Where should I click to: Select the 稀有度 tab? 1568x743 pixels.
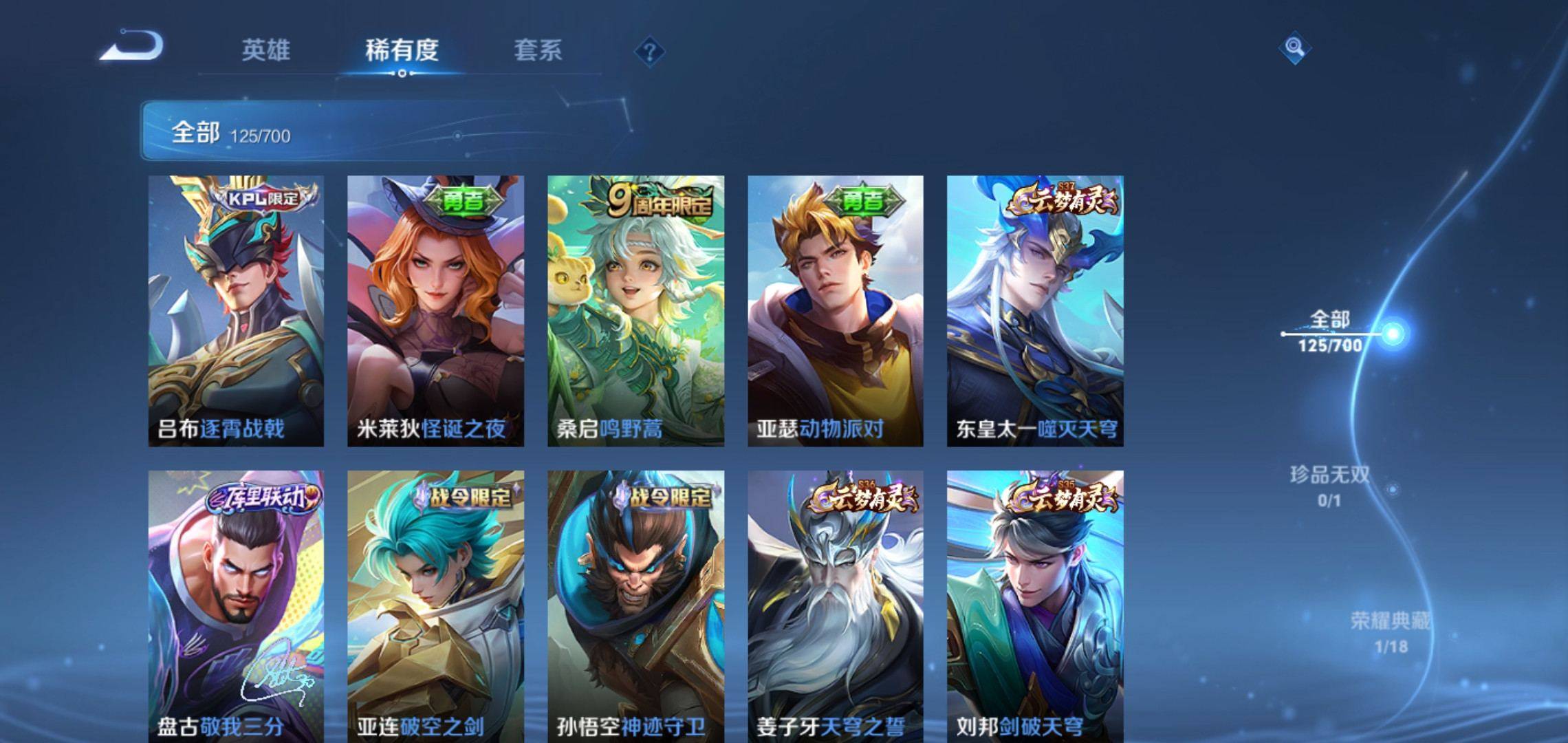(x=402, y=50)
